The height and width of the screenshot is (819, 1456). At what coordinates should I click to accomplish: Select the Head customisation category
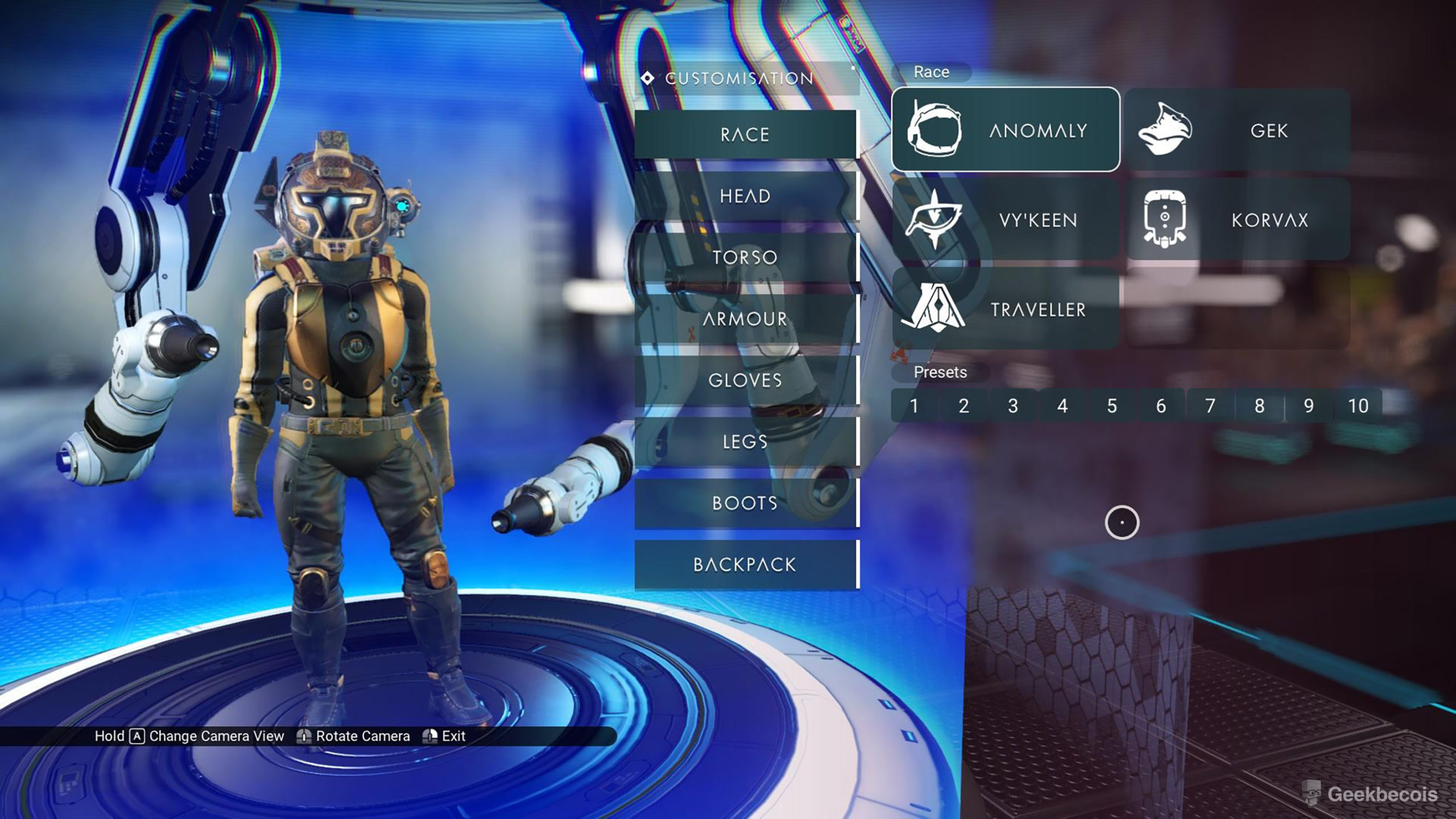(745, 196)
